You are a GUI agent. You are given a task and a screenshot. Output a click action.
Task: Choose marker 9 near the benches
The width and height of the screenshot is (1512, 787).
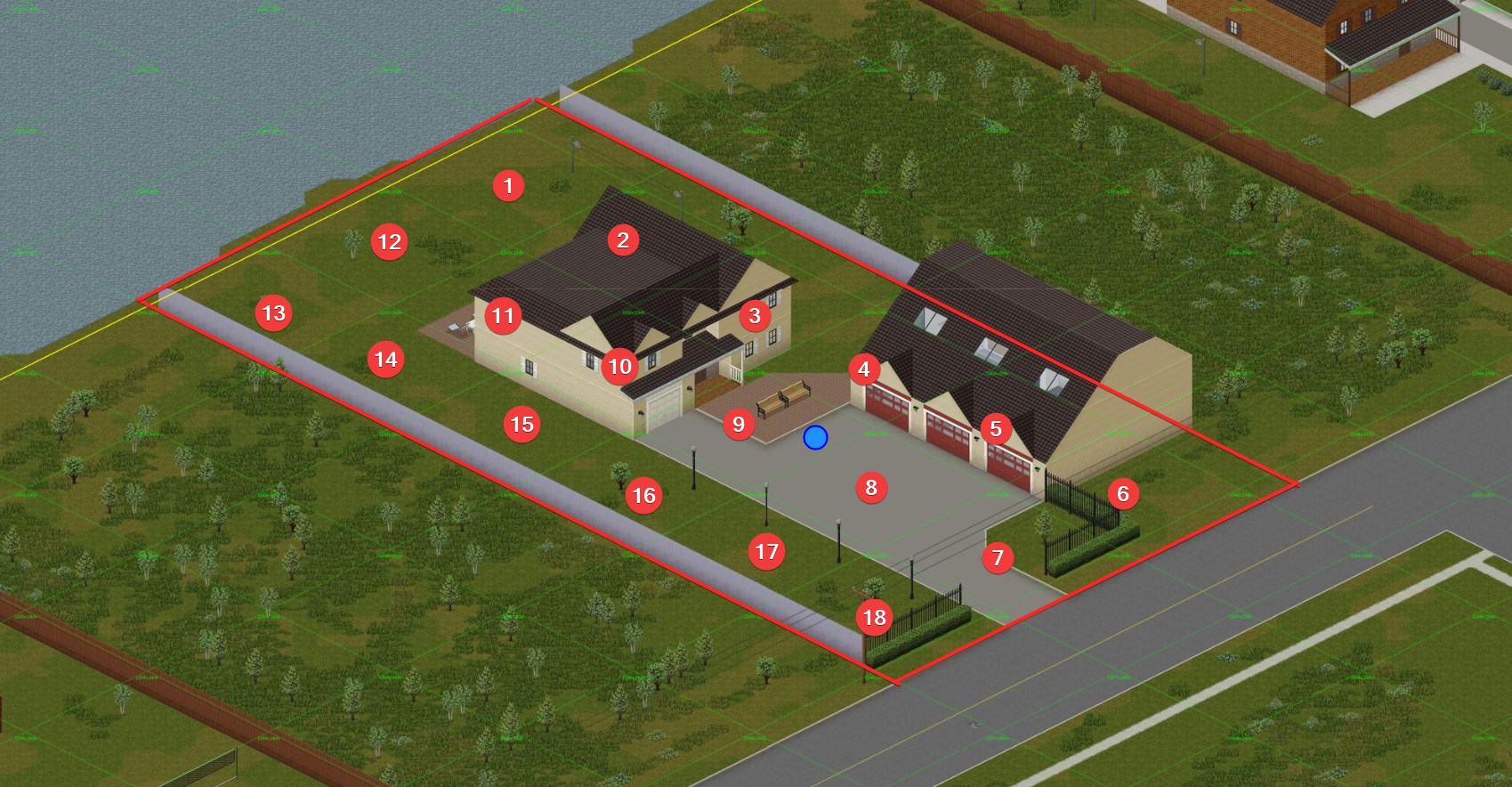point(738,424)
